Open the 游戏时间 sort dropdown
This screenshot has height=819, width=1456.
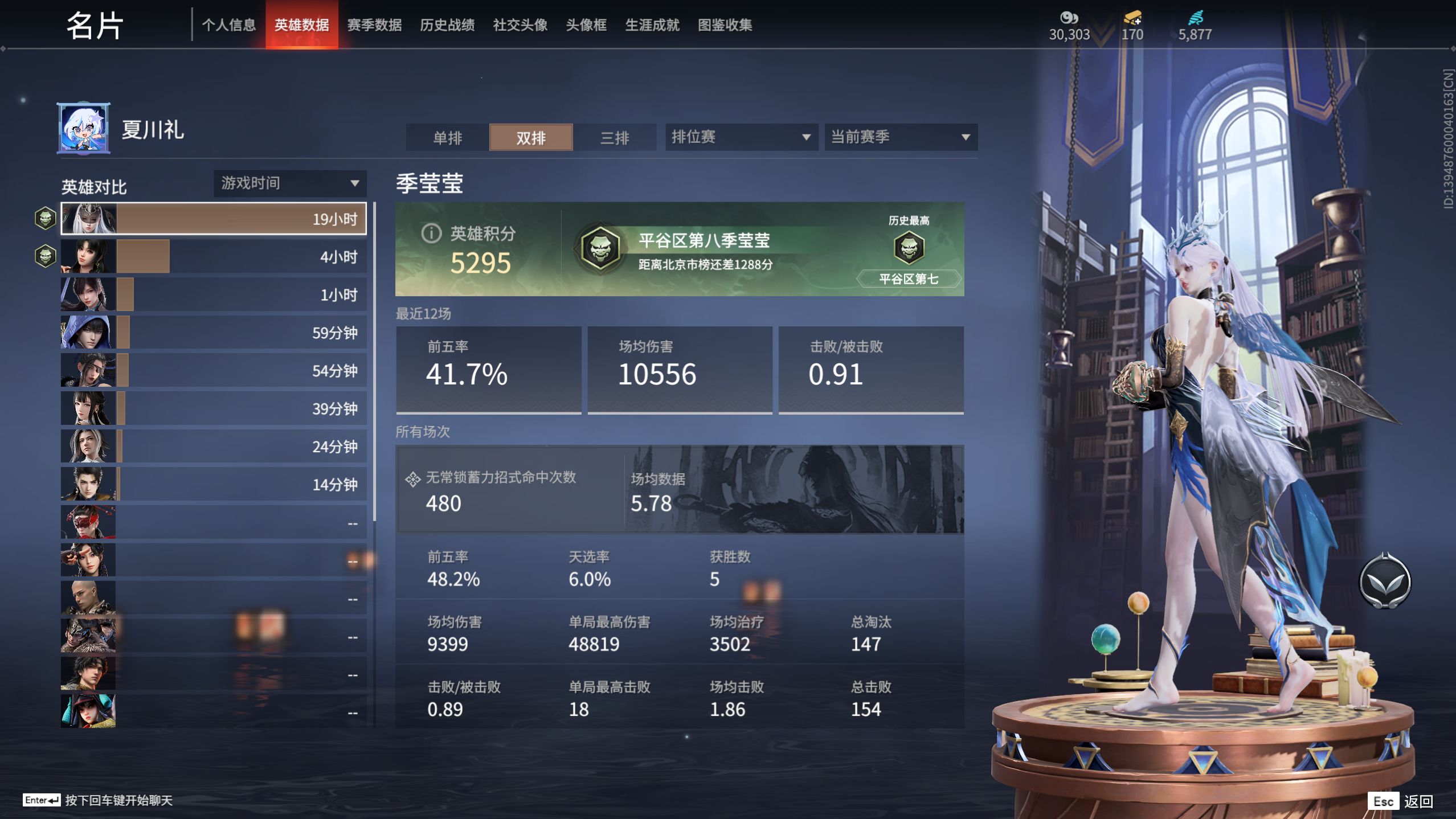tap(289, 183)
